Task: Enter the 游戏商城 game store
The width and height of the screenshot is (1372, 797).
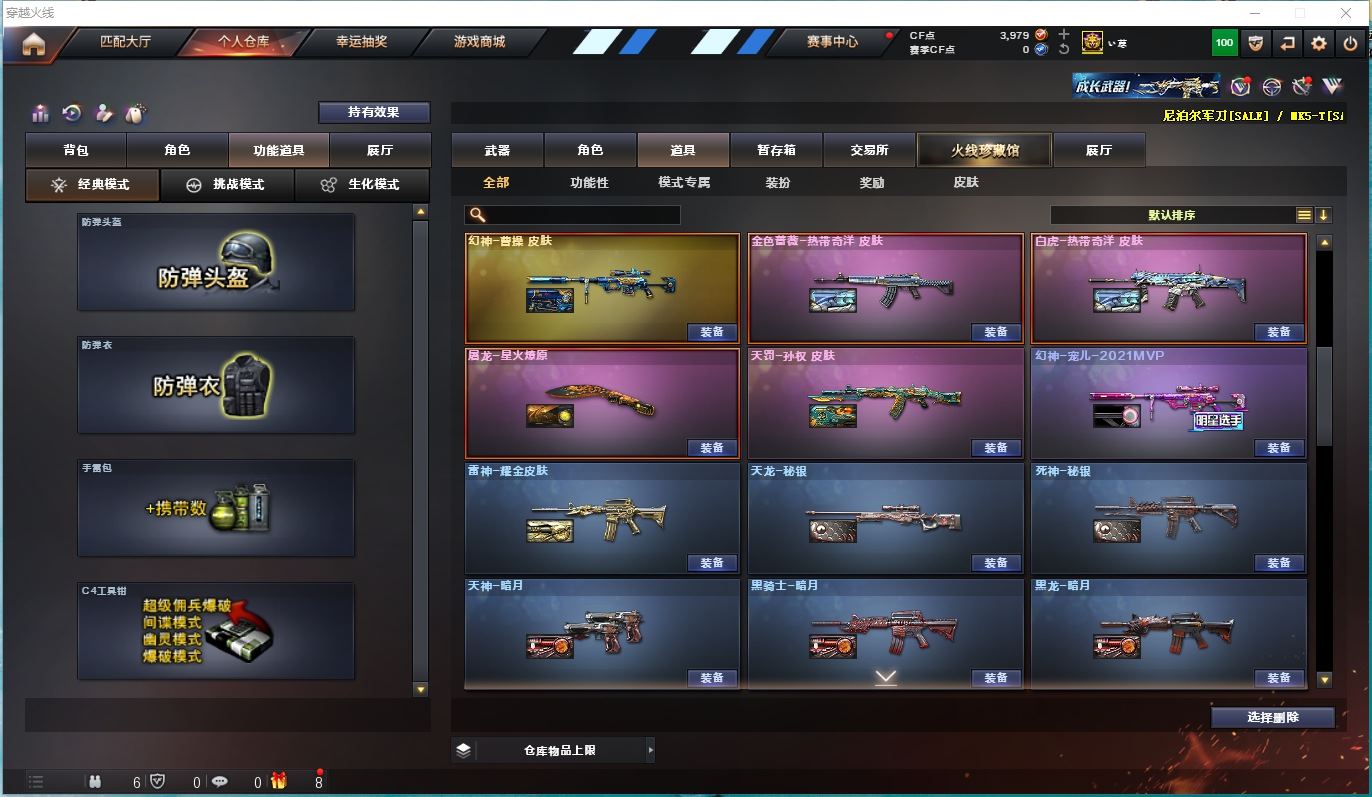Action: click(479, 42)
